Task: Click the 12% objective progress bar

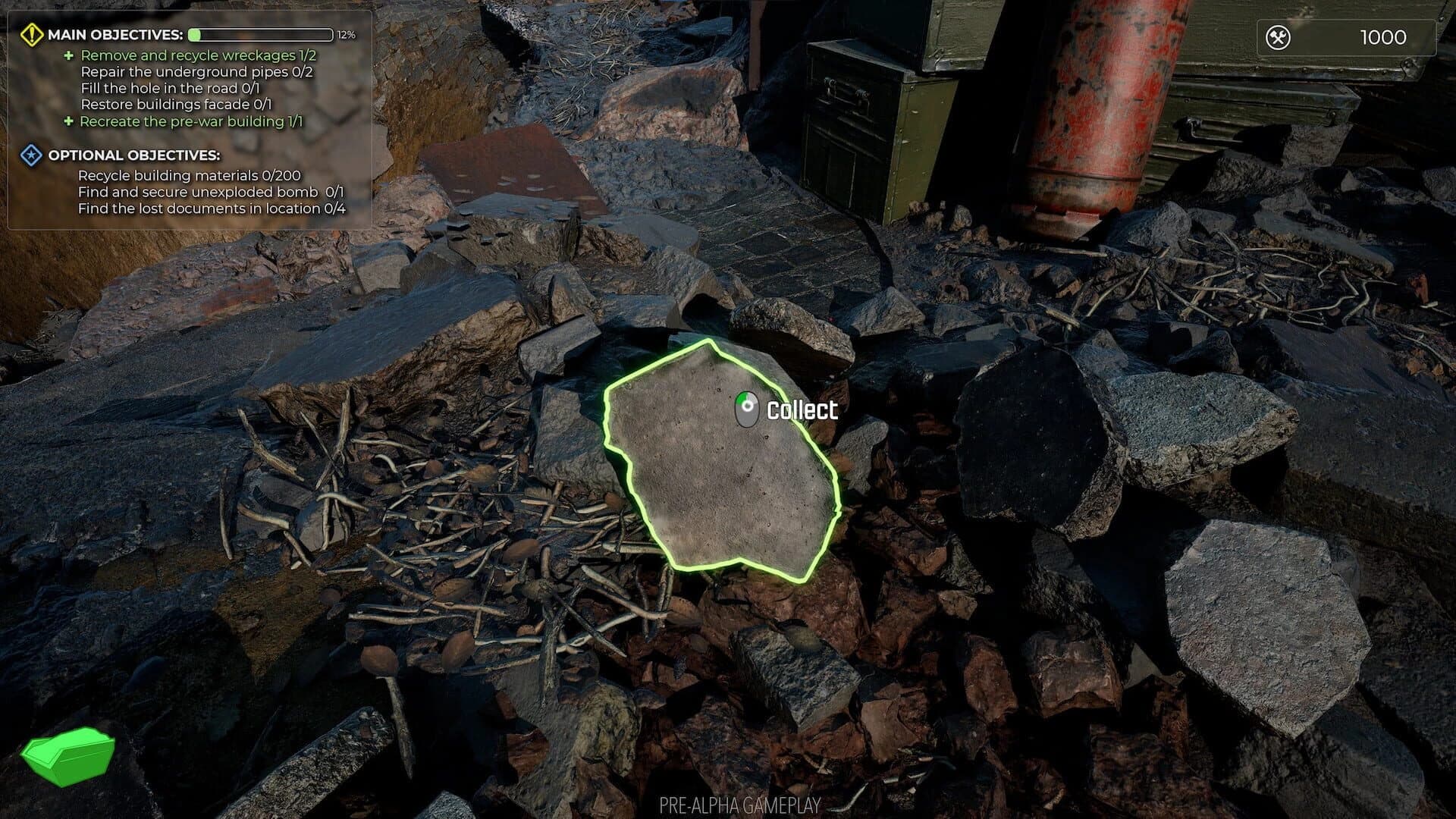Action: [x=262, y=33]
